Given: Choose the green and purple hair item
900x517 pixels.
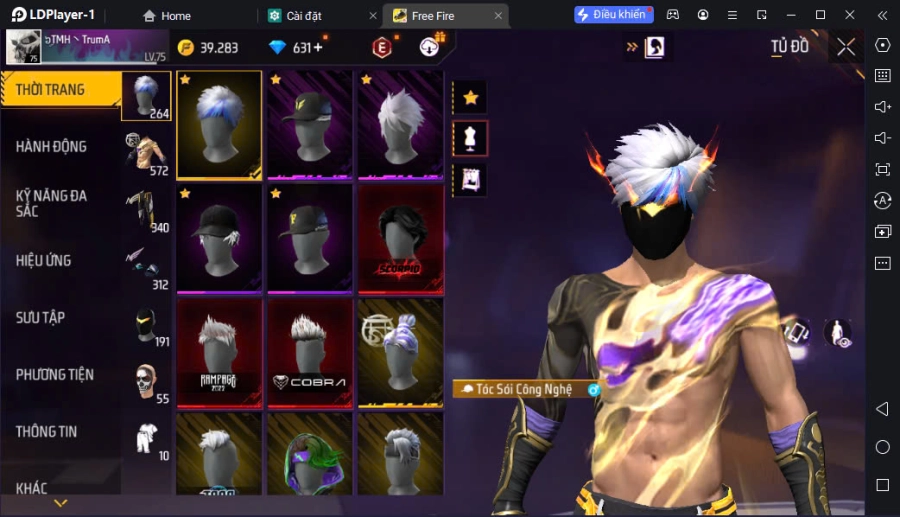Looking at the screenshot, I should (x=309, y=455).
